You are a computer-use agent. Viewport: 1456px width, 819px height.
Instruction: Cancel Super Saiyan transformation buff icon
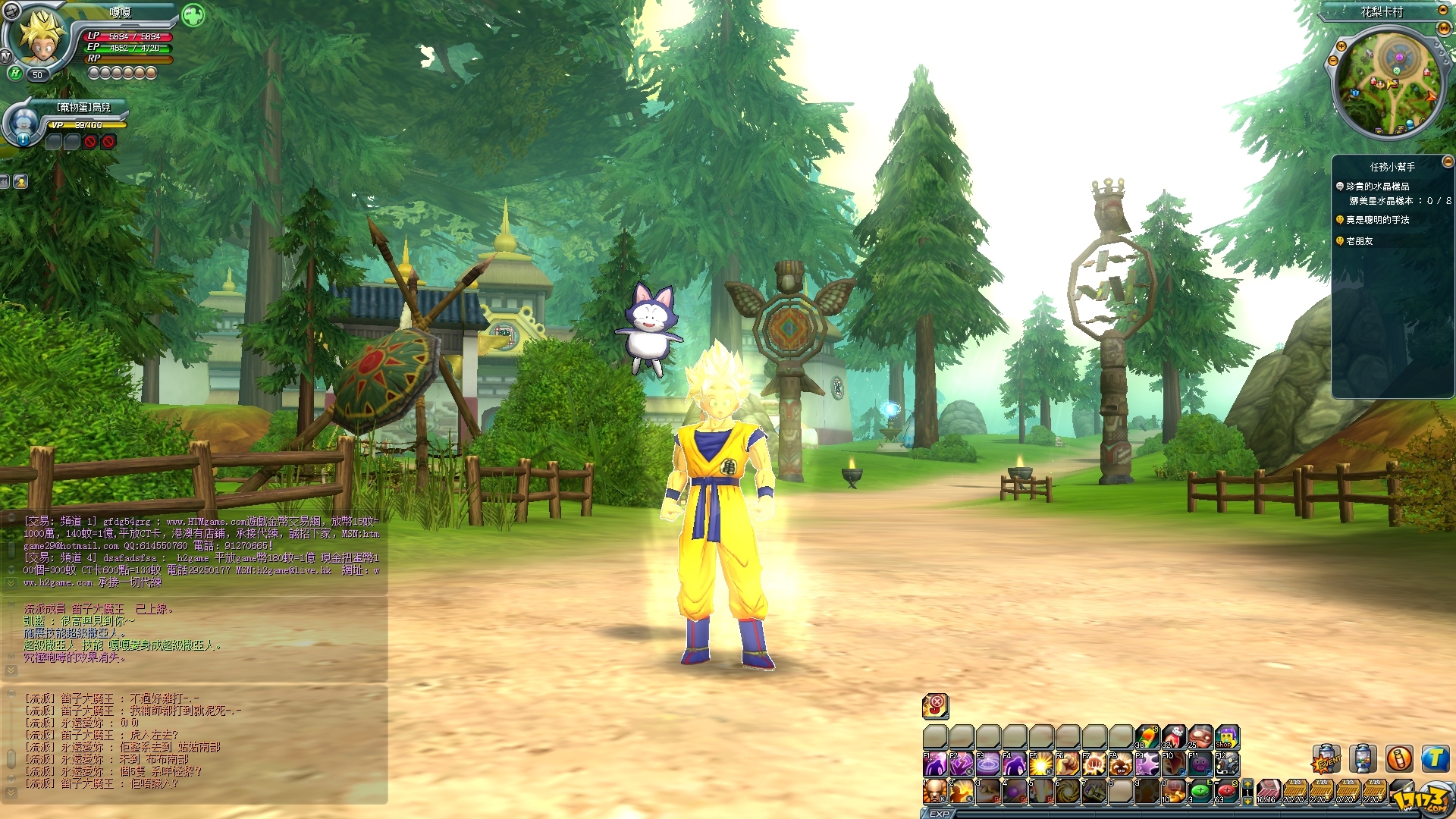(x=935, y=705)
